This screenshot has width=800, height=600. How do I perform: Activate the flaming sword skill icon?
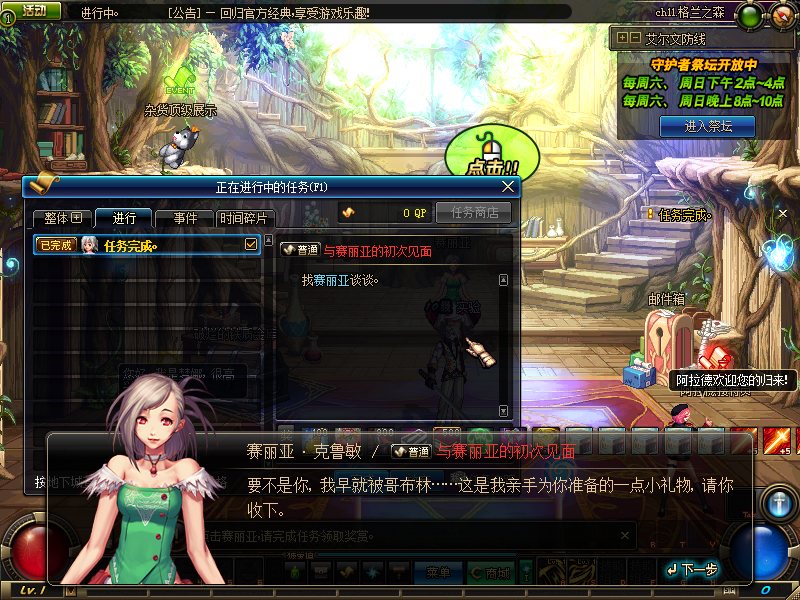(778, 439)
